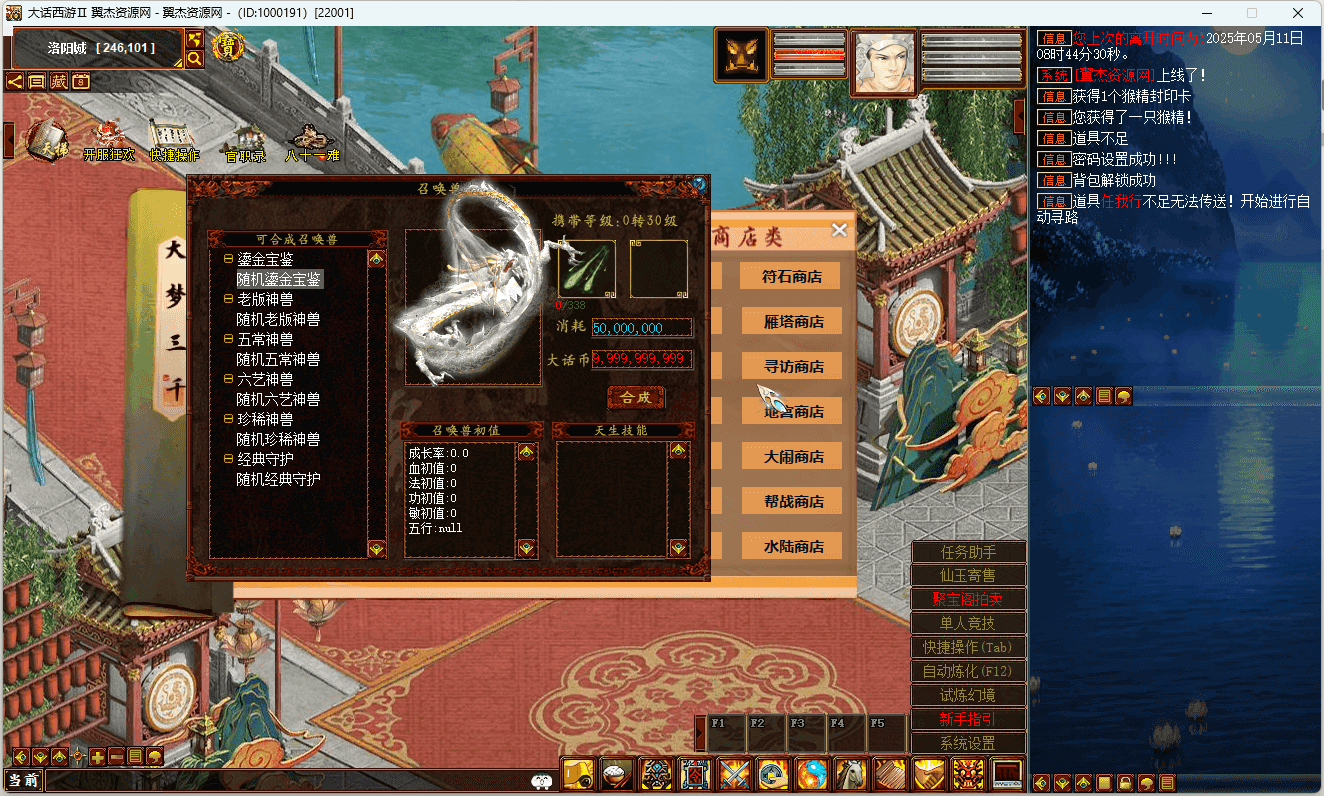Choose 随机老版神兽 from the list
This screenshot has height=796, width=1324.
[x=278, y=319]
